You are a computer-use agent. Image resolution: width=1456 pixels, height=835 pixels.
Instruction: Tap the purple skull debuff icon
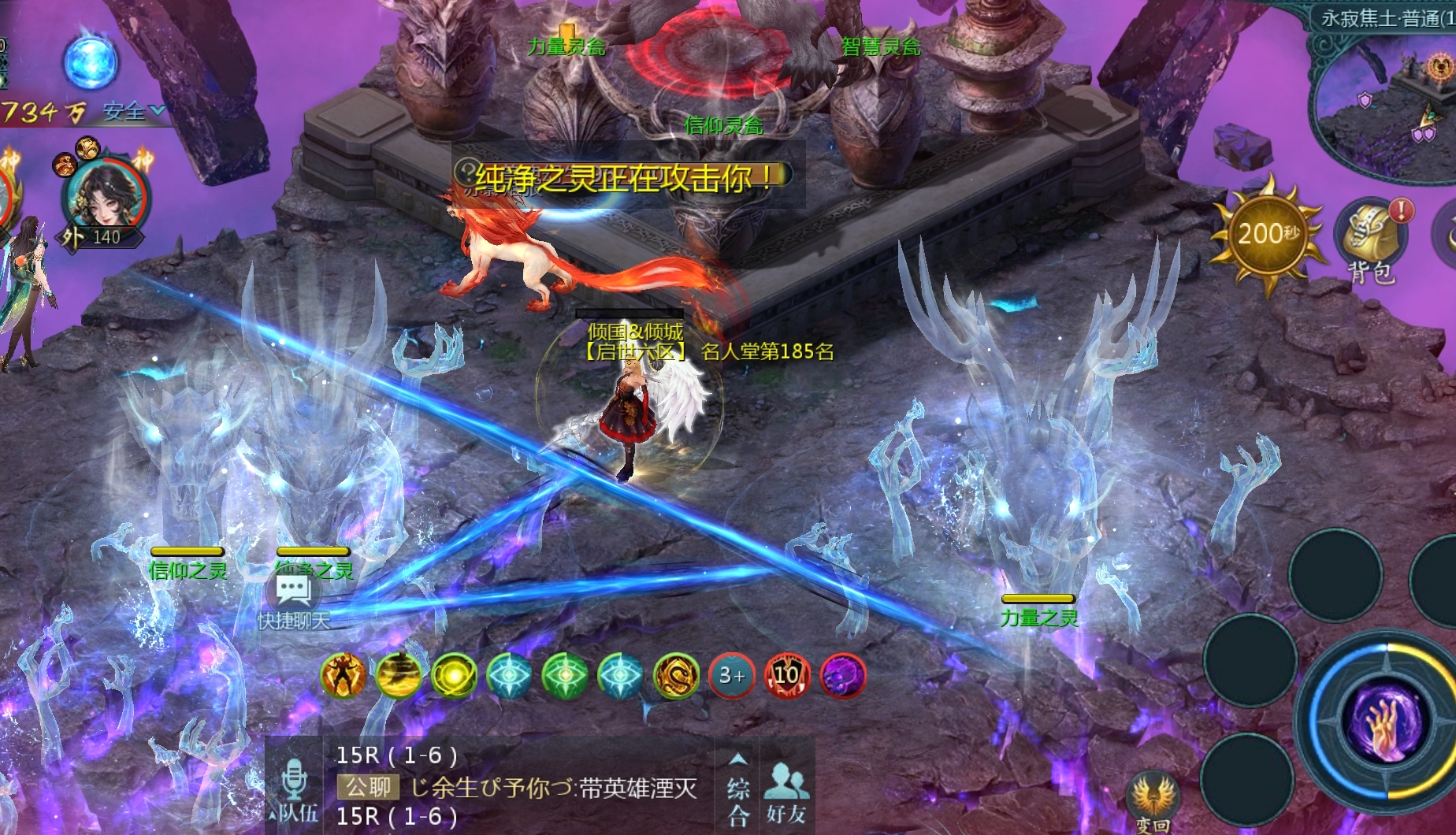click(x=843, y=675)
